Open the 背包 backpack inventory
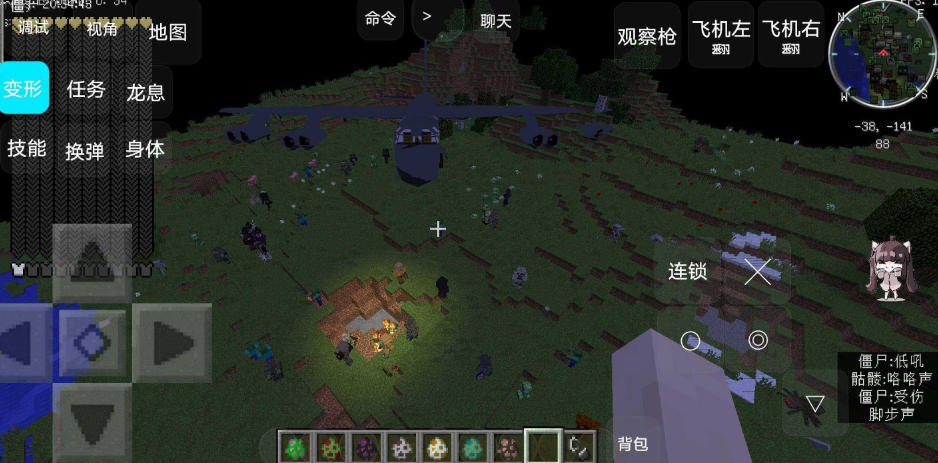The height and width of the screenshot is (463, 938). tap(633, 445)
